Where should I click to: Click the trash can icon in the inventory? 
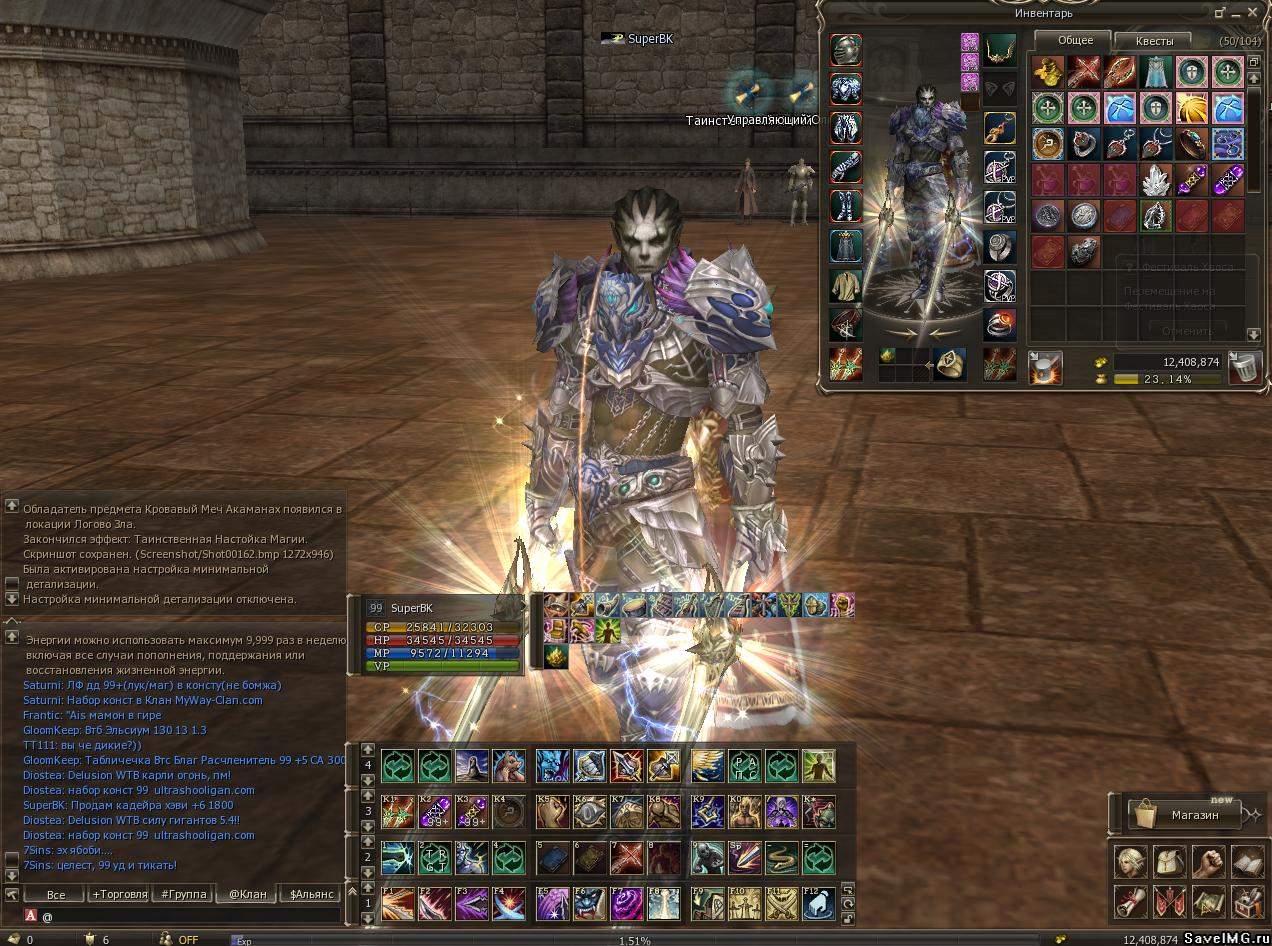point(1244,367)
